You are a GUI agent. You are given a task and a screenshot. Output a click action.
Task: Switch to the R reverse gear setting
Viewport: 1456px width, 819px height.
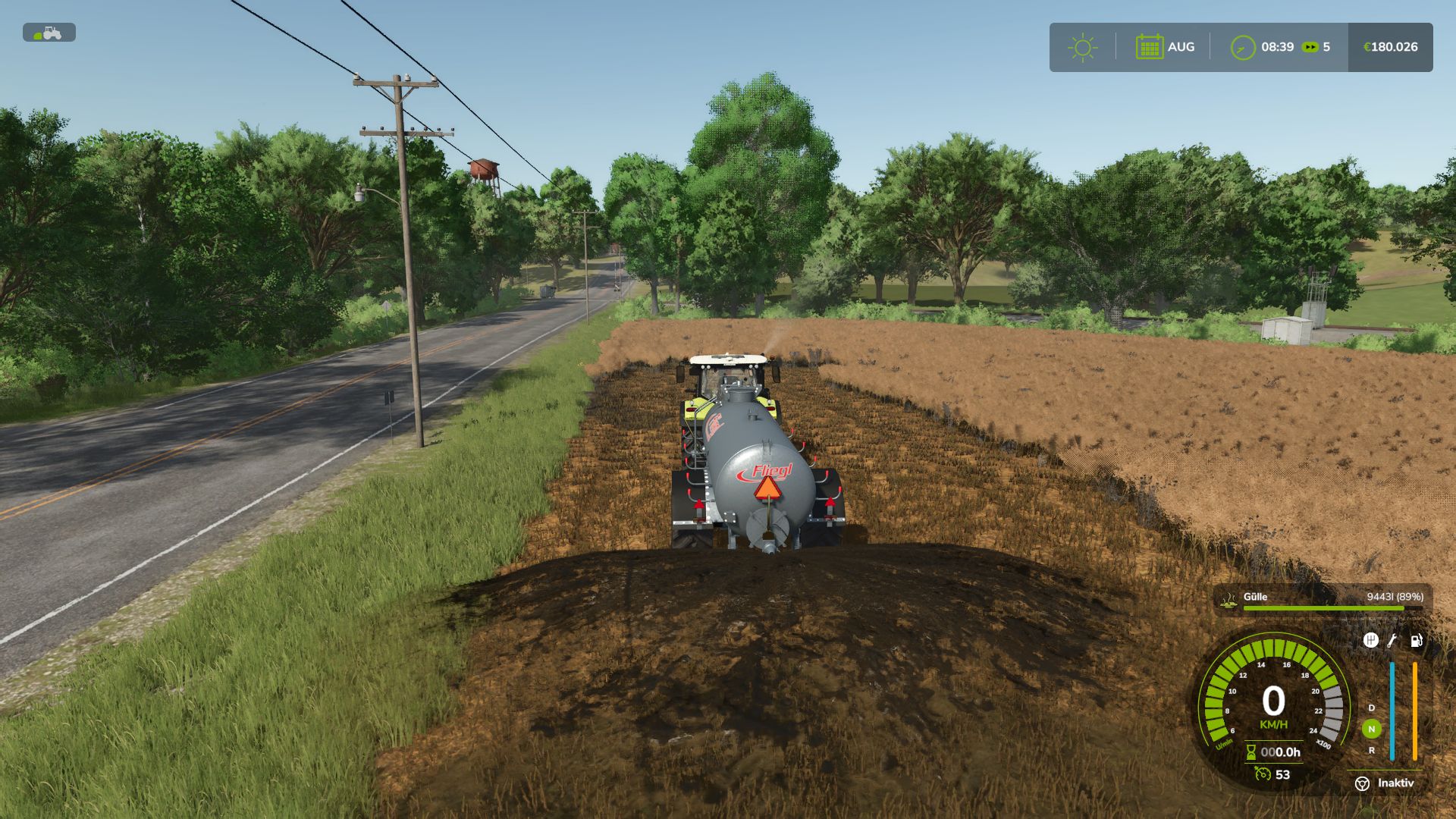tap(1371, 750)
